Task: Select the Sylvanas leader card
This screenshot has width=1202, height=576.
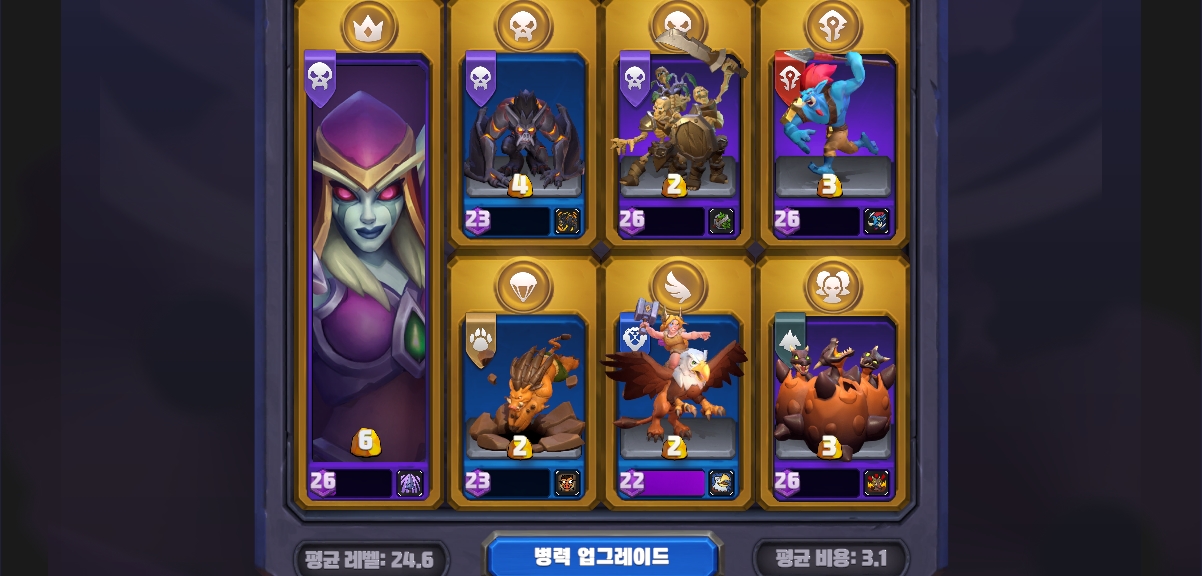Action: pos(368,270)
